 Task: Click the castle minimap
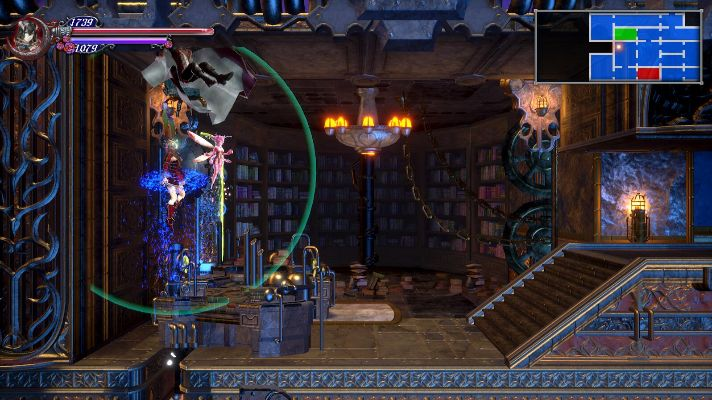pos(620,46)
